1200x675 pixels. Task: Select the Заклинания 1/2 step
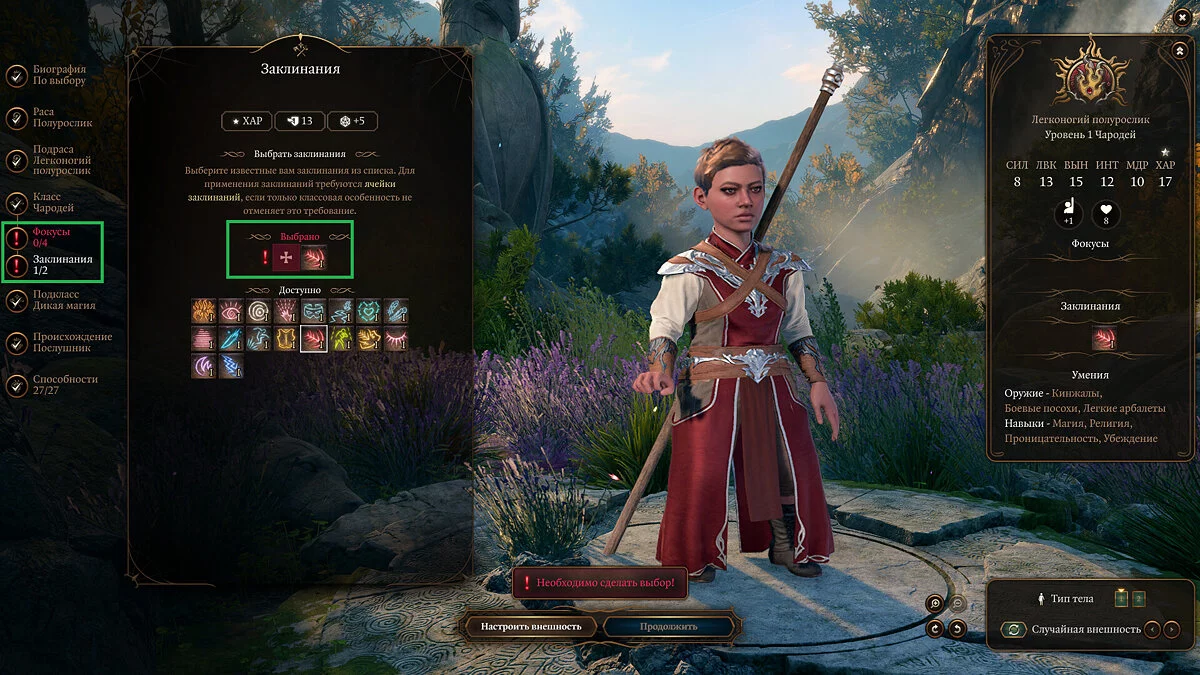point(62,265)
